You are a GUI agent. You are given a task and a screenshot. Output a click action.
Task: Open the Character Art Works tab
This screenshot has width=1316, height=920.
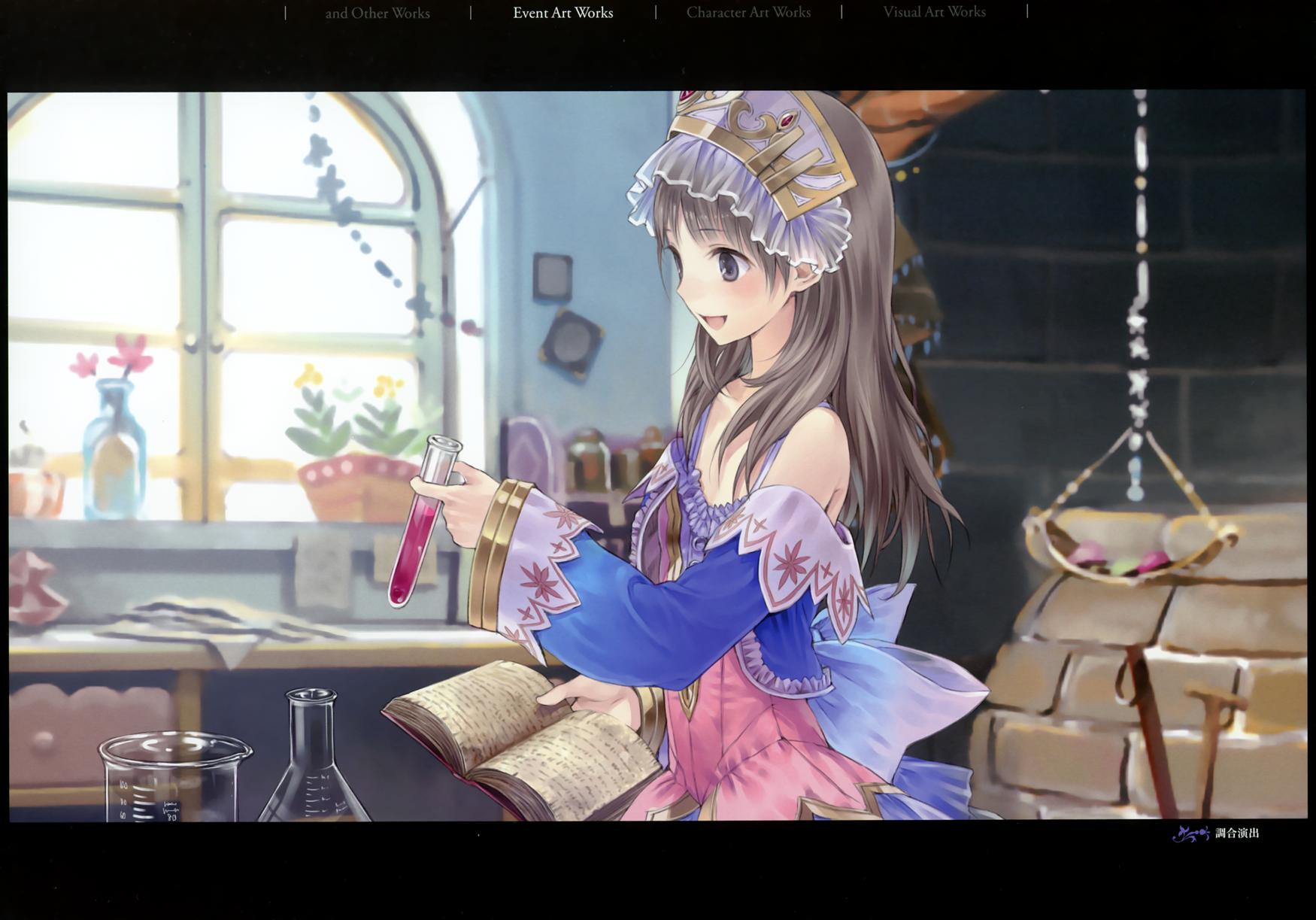click(x=748, y=13)
